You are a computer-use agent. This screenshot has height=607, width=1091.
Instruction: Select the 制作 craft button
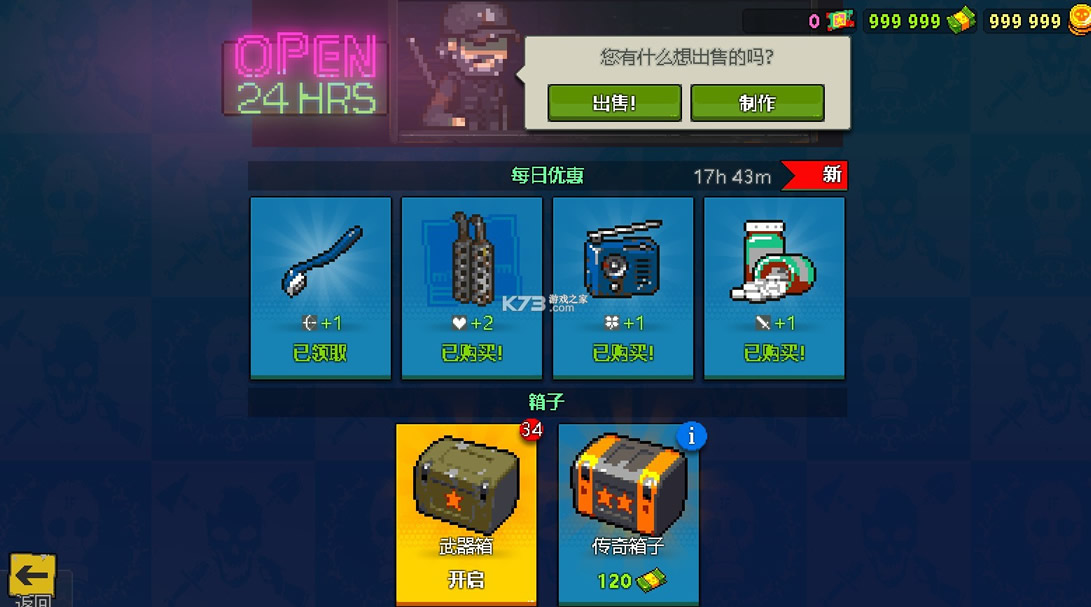[x=757, y=103]
